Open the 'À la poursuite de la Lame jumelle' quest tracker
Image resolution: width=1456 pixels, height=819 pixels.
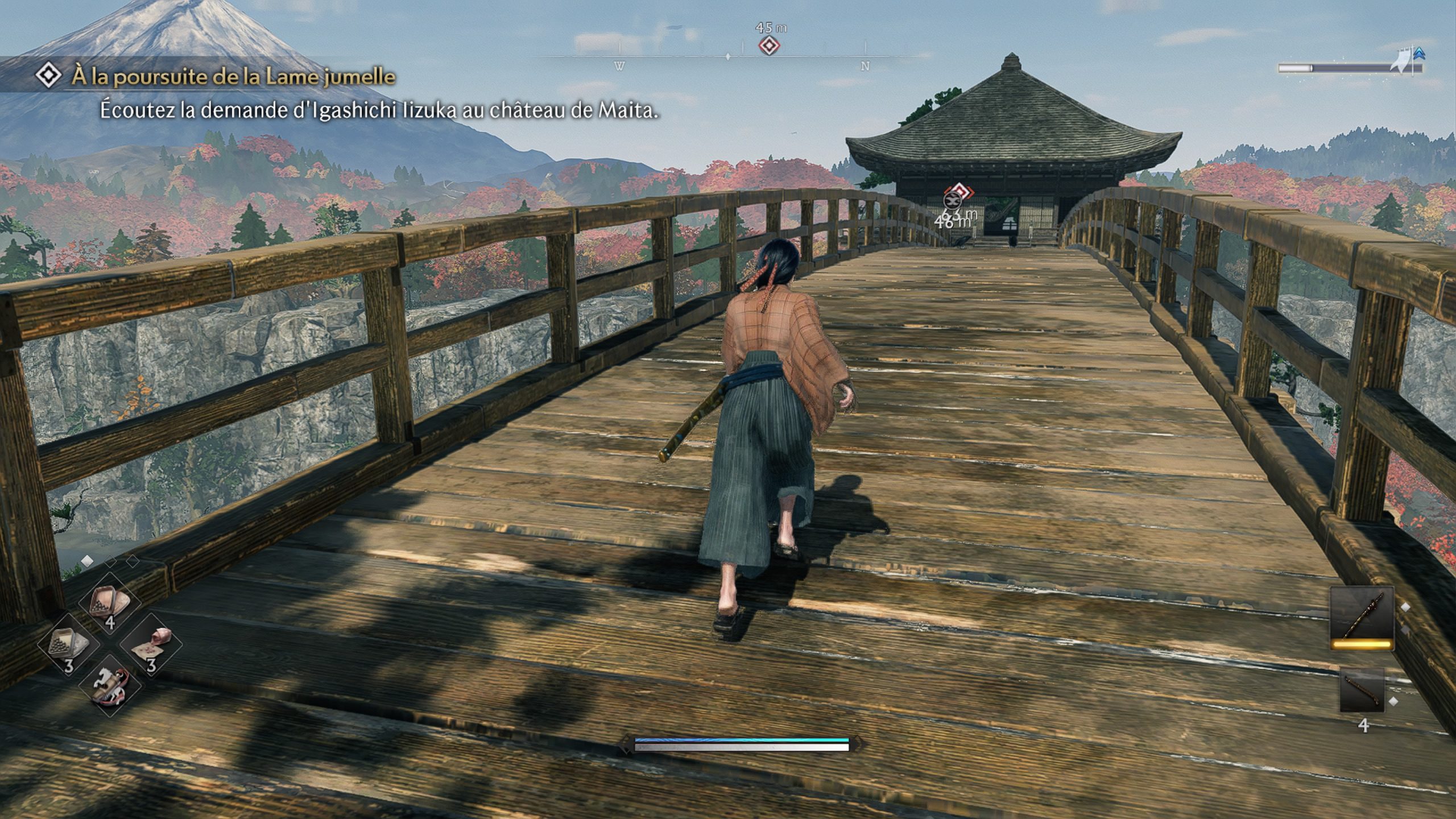pyautogui.click(x=233, y=76)
